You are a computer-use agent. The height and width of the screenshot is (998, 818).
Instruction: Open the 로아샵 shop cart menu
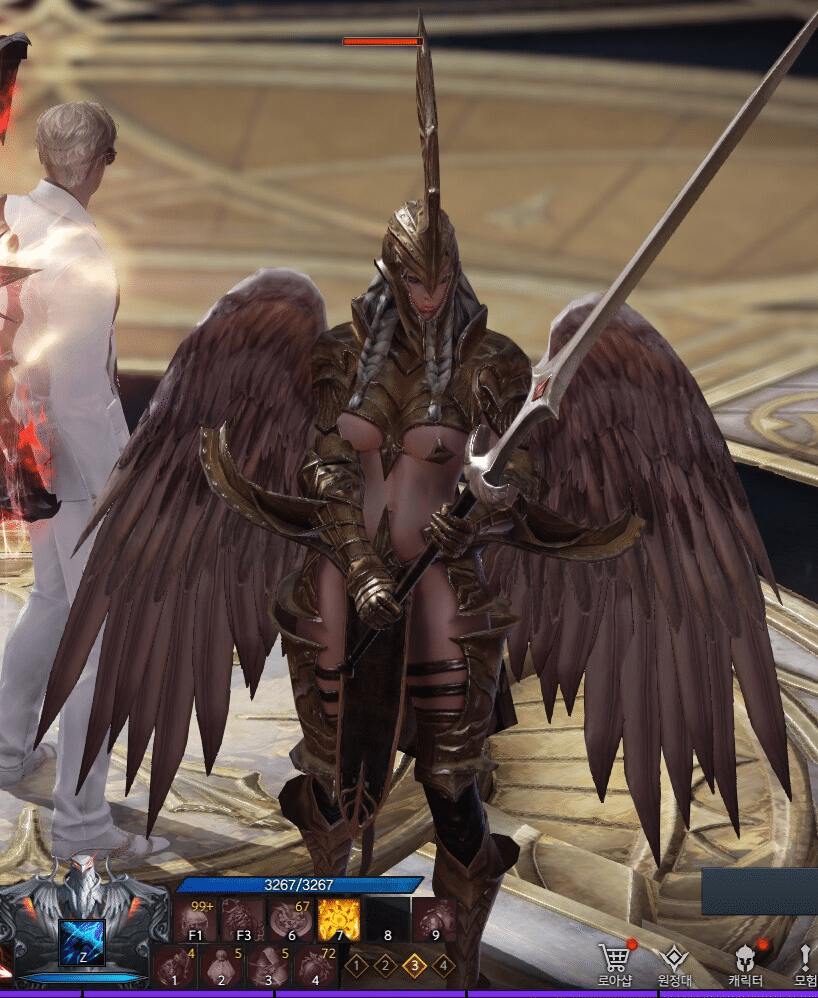(617, 960)
